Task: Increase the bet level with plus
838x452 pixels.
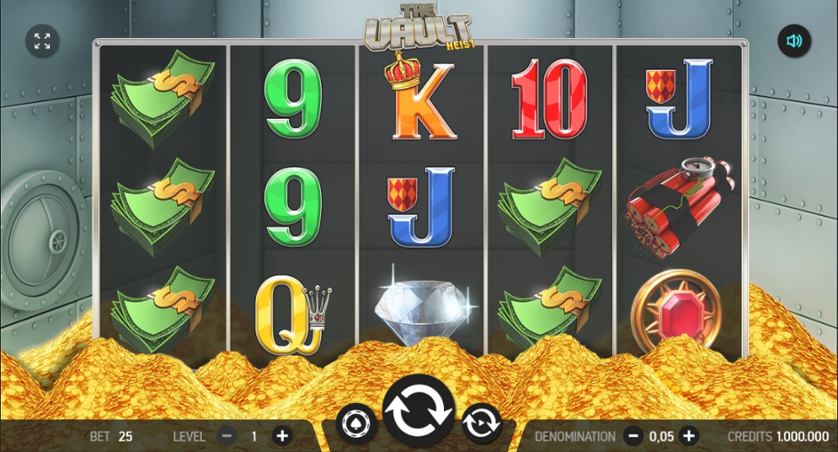Action: coord(282,436)
